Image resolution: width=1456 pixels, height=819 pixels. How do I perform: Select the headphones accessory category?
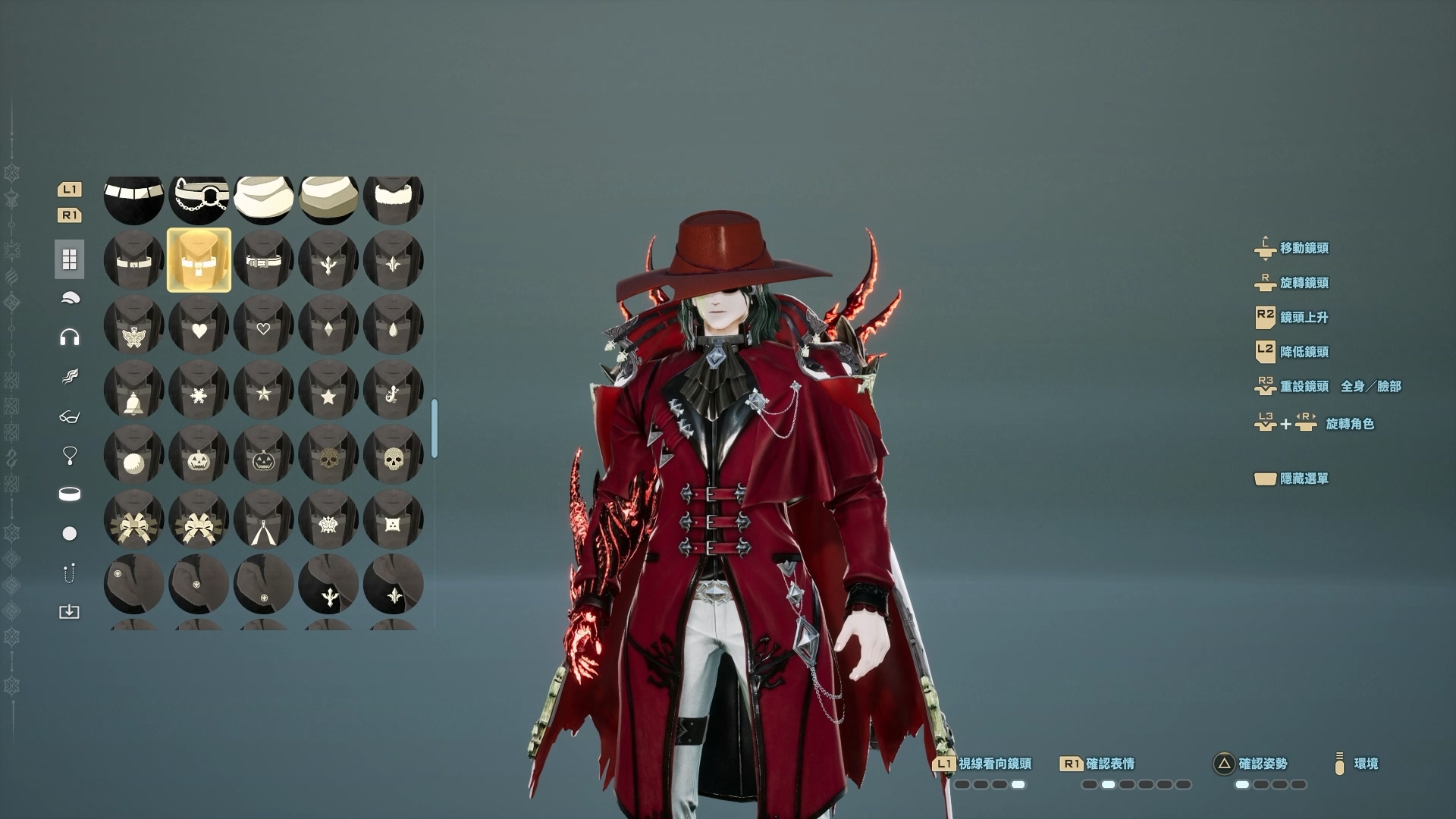[x=69, y=337]
